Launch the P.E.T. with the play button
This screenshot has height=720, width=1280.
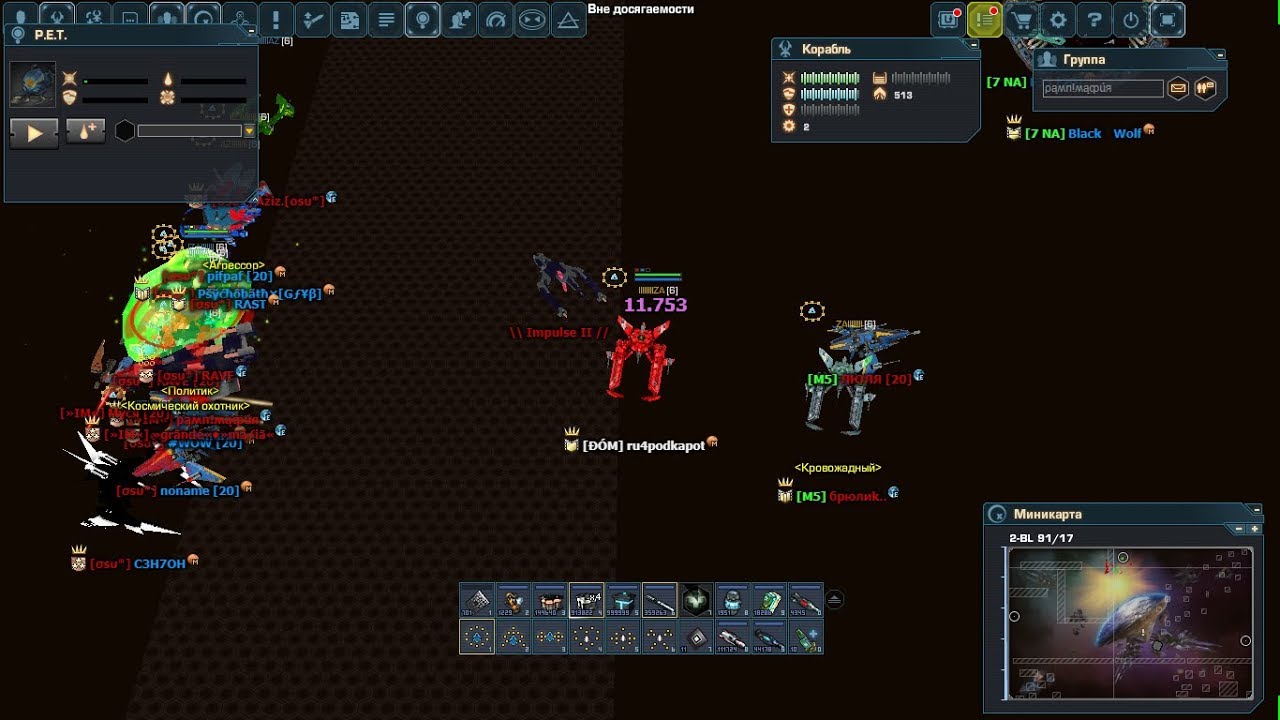34,132
